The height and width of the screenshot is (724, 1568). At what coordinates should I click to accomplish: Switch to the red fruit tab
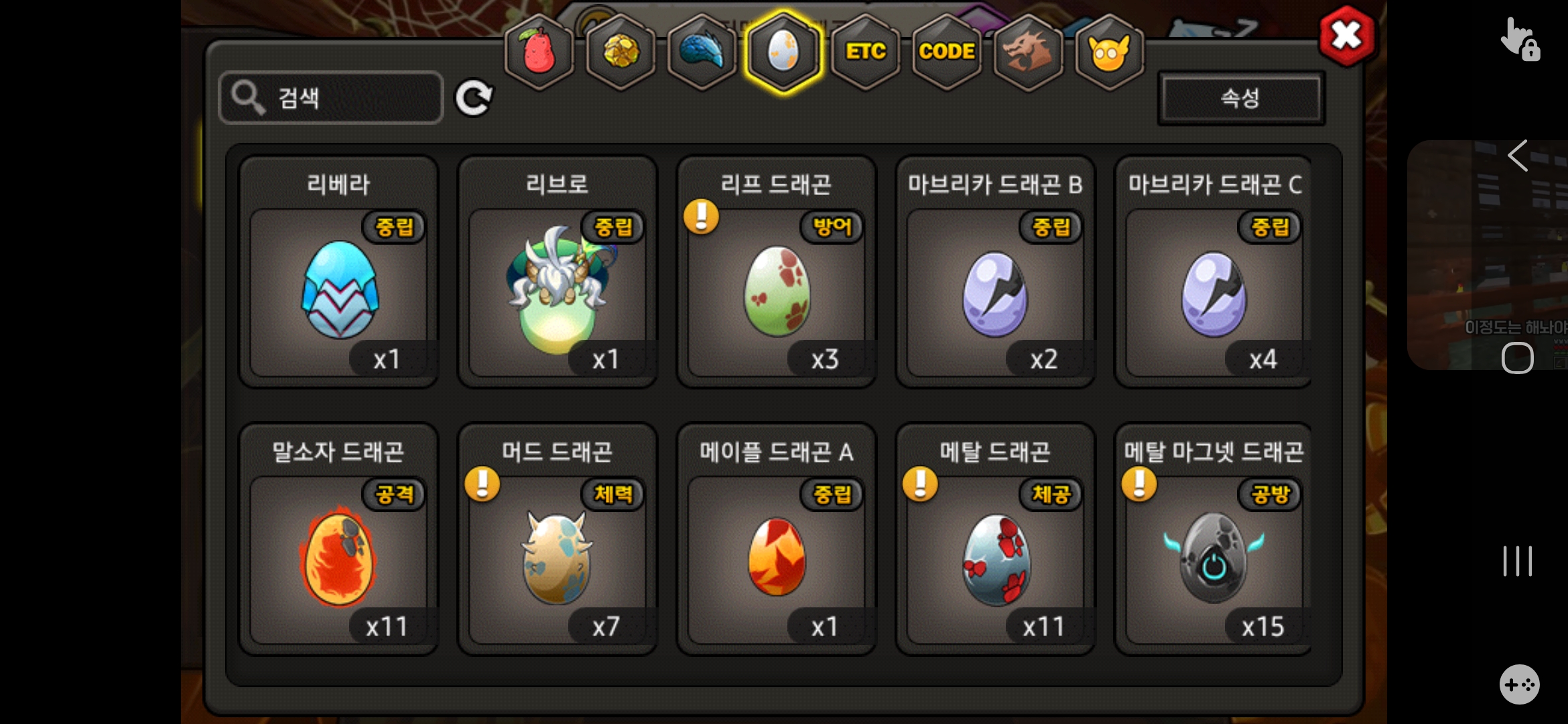[x=539, y=52]
